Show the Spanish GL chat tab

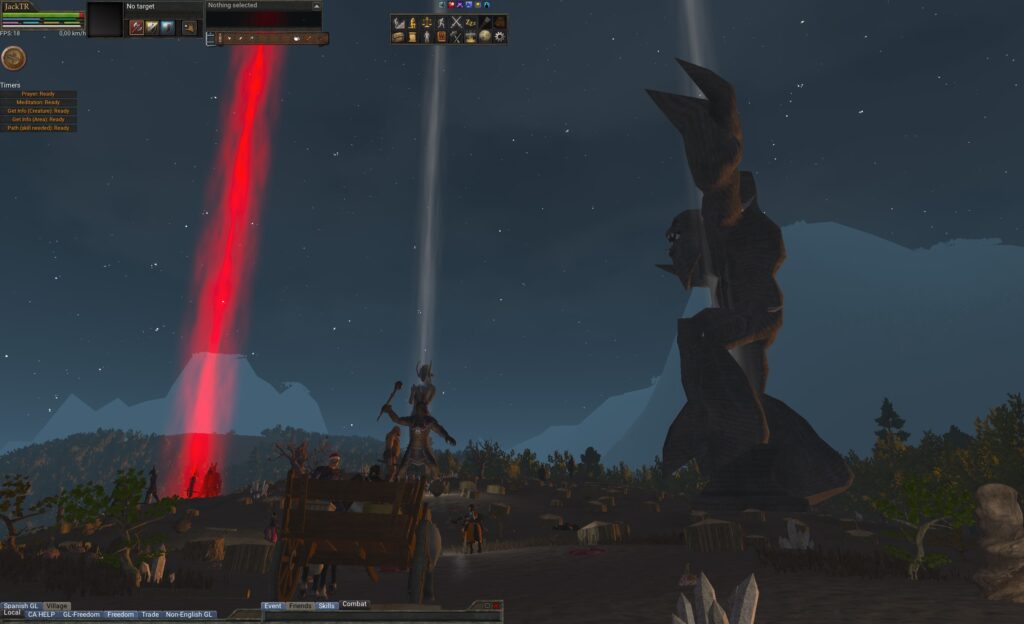point(21,606)
